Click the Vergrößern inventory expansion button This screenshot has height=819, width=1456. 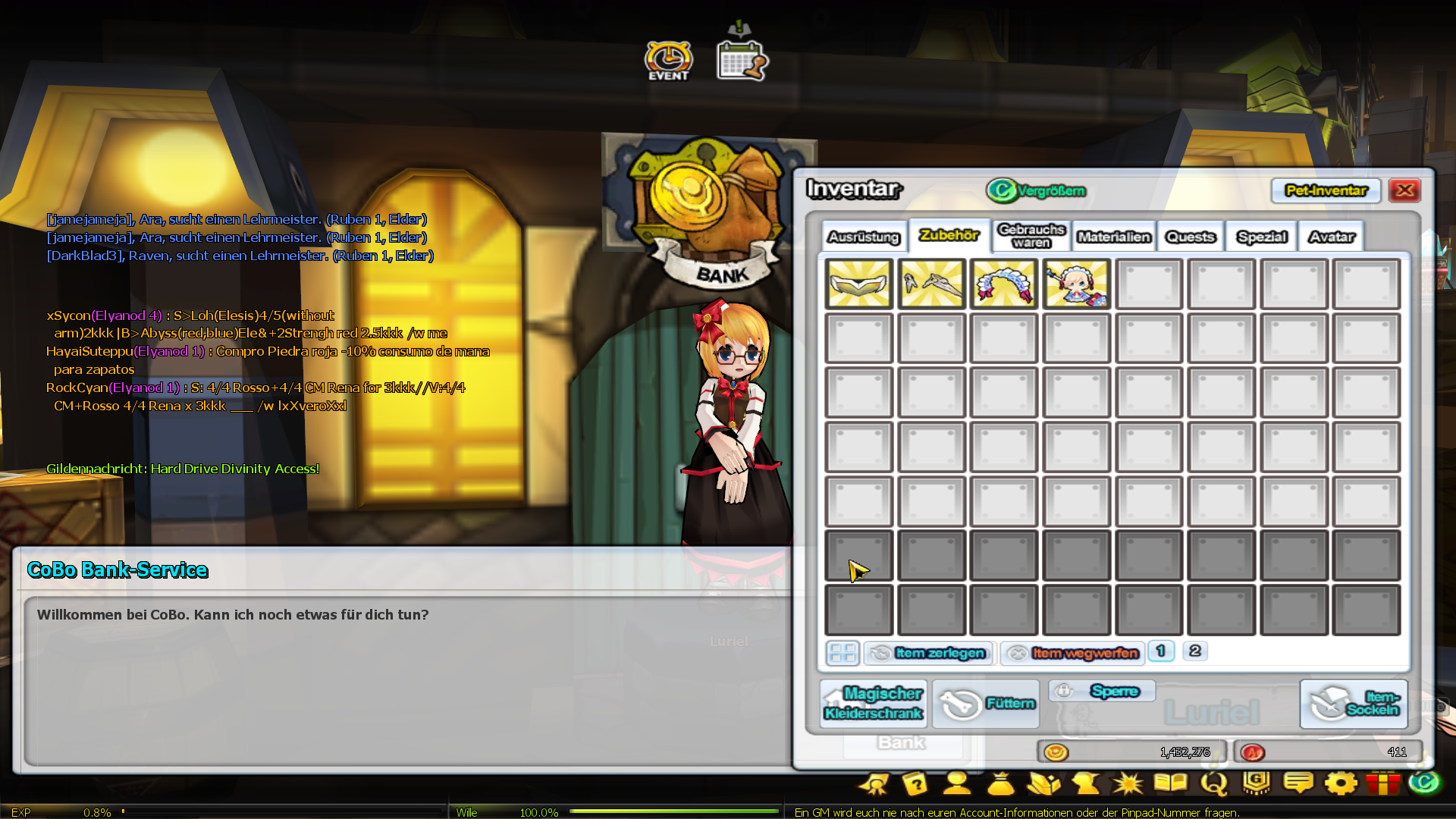coord(1037,190)
